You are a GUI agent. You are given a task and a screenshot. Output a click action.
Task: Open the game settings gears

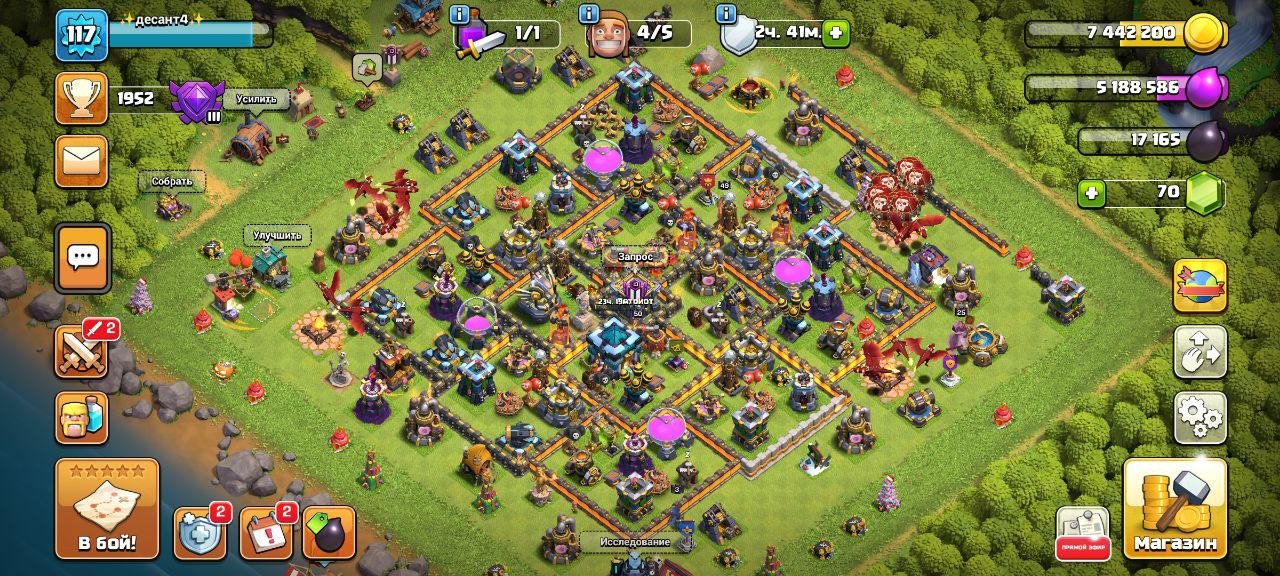click(x=1200, y=417)
